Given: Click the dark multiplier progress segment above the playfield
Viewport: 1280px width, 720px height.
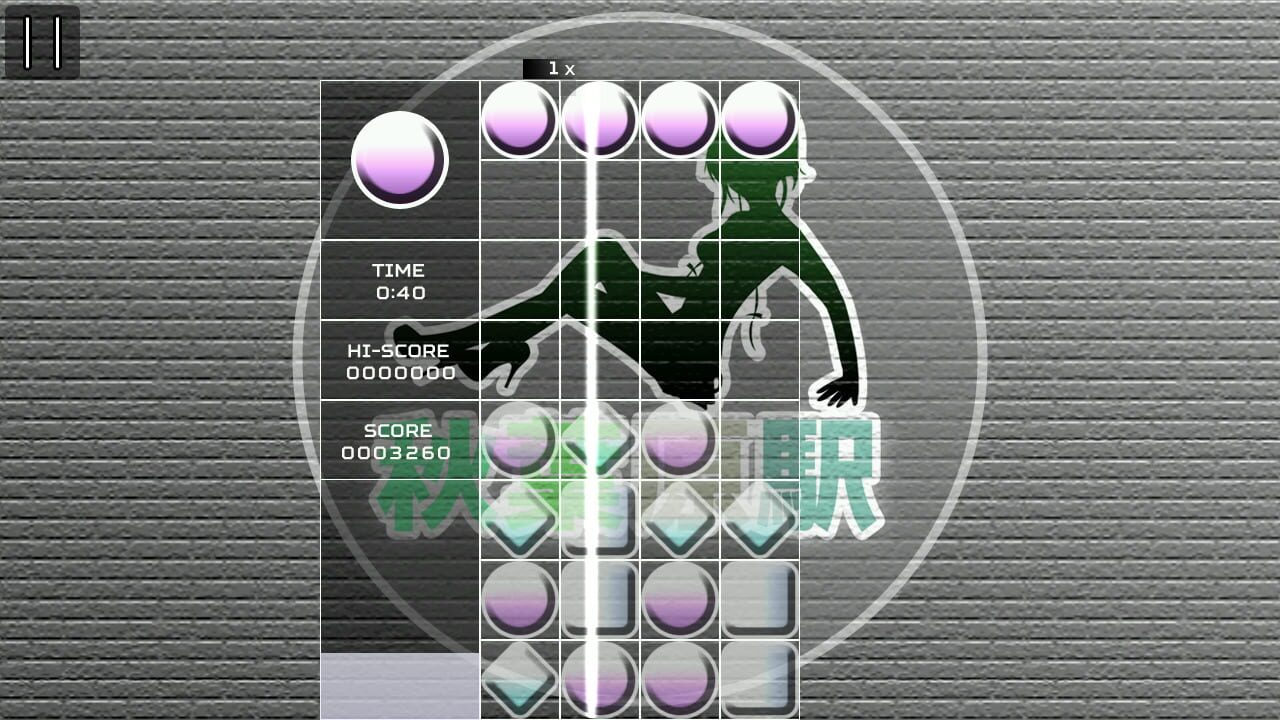Looking at the screenshot, I should pyautogui.click(x=532, y=67).
